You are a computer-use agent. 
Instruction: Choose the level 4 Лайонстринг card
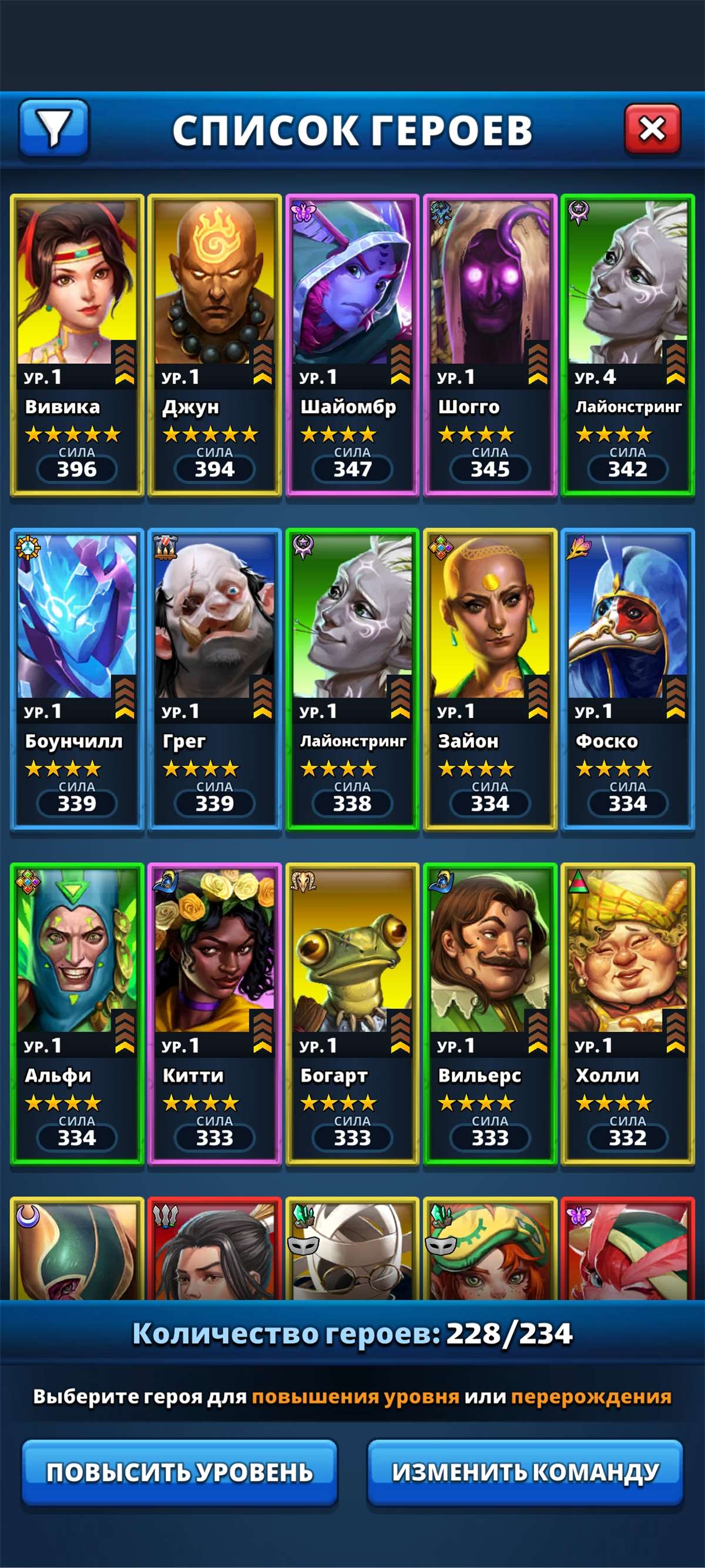(x=627, y=344)
